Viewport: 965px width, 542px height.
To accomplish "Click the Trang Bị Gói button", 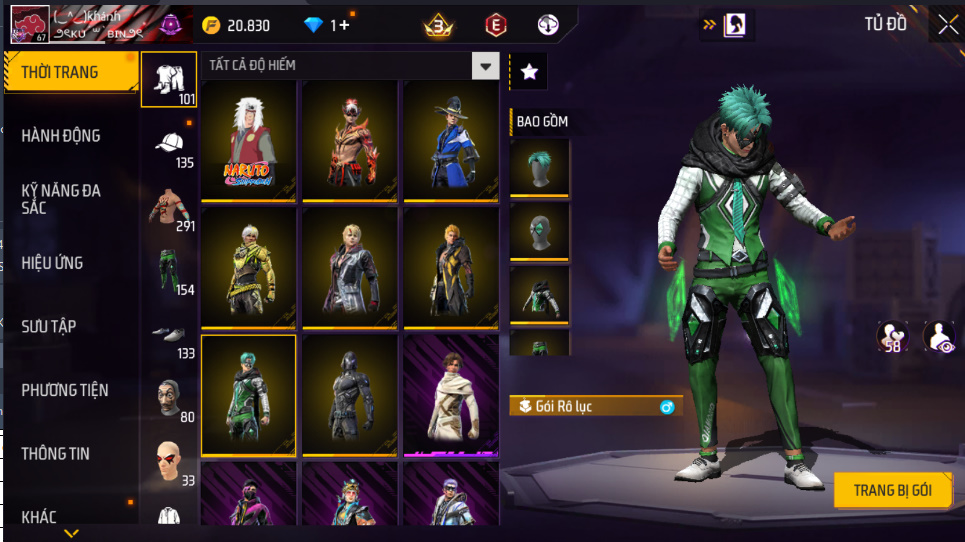I will pyautogui.click(x=892, y=490).
